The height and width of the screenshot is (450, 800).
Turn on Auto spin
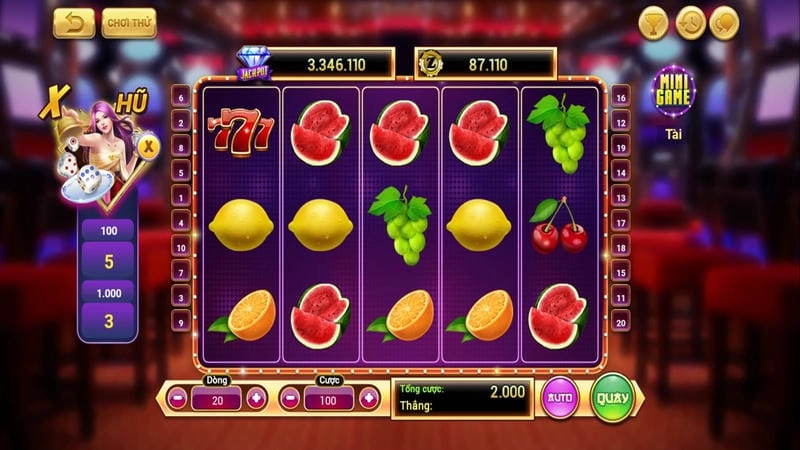click(560, 398)
